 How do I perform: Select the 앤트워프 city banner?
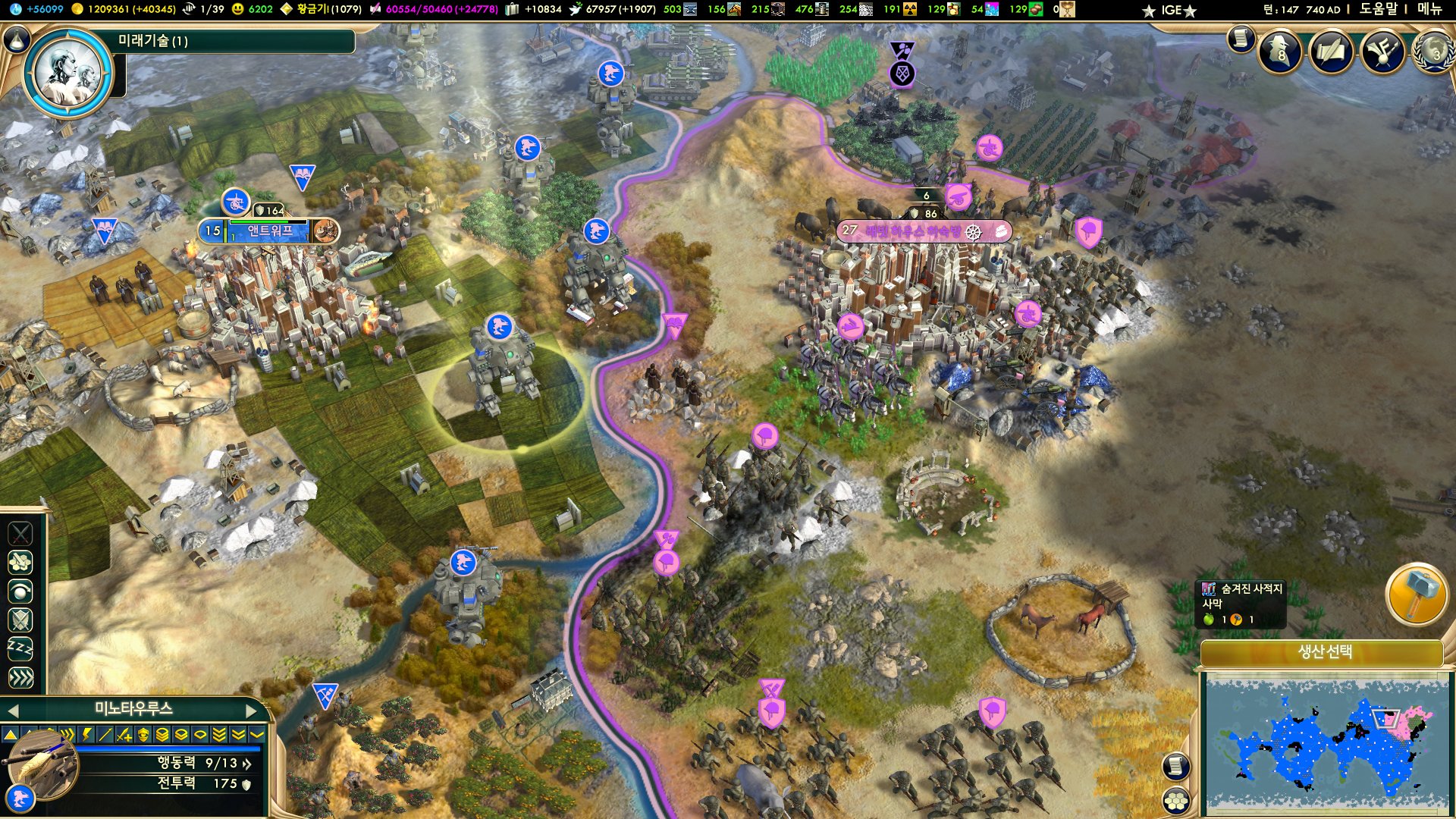tap(269, 231)
